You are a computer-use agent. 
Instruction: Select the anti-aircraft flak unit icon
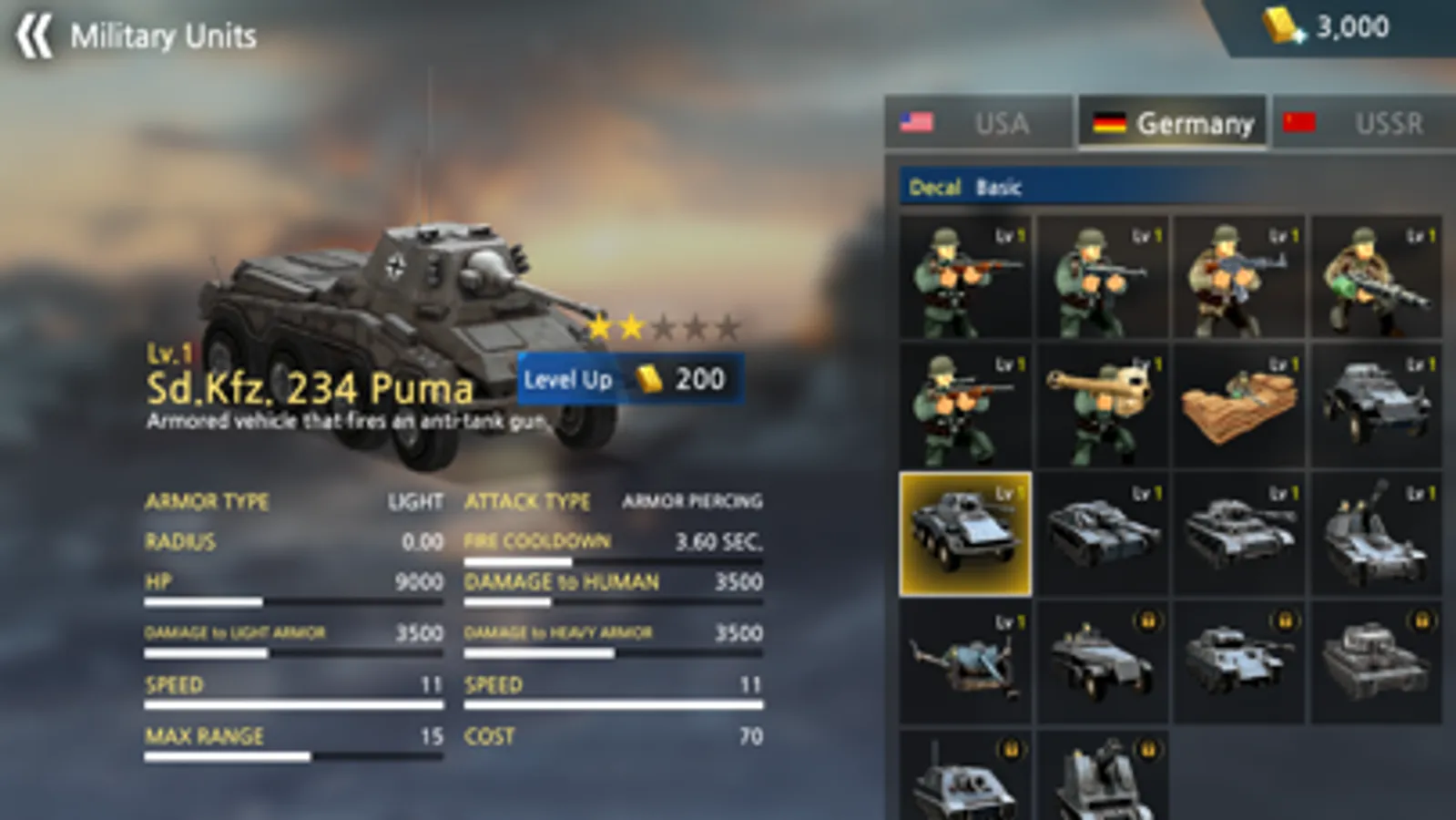[1377, 533]
